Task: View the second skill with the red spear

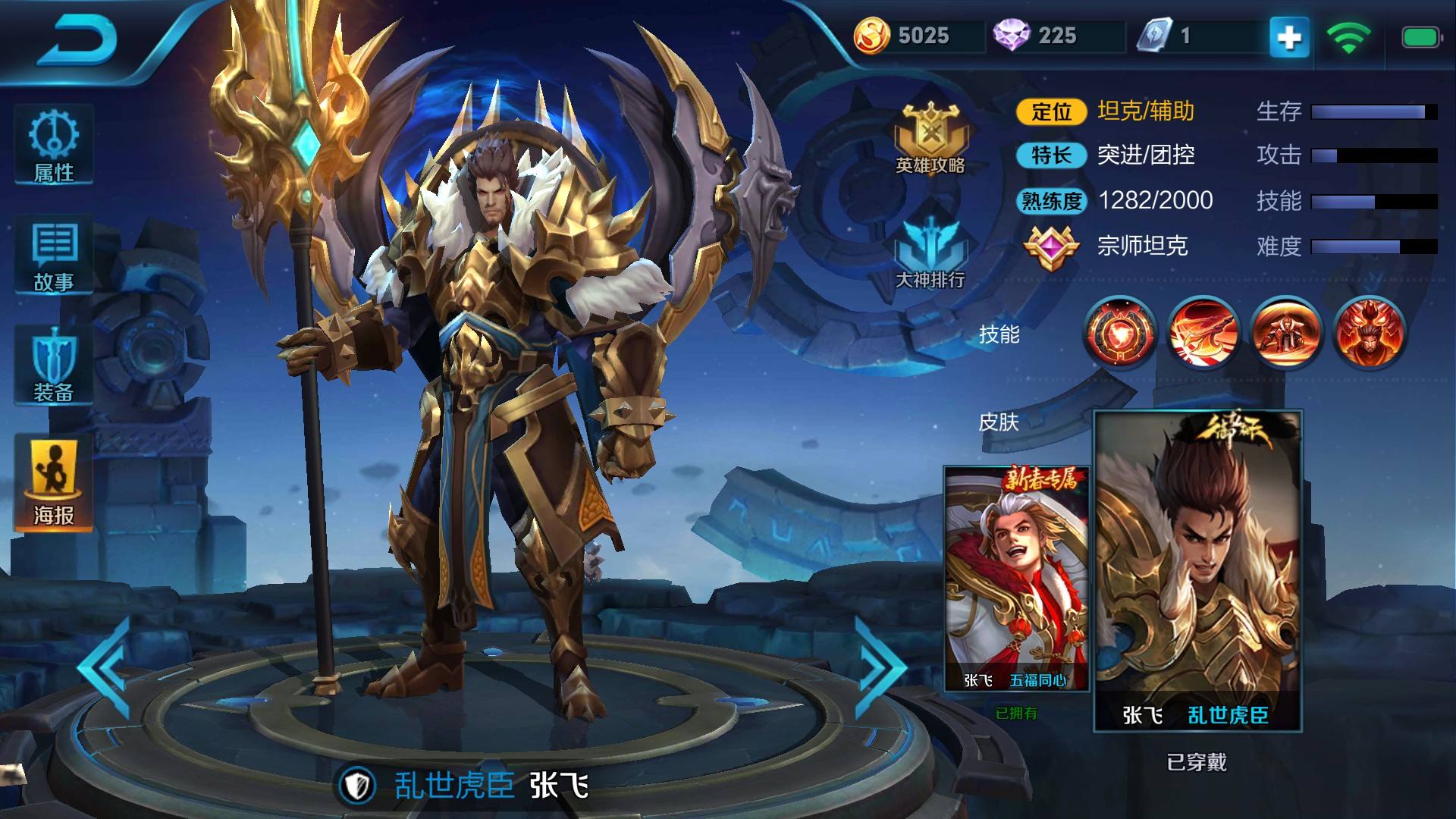Action: [1203, 333]
